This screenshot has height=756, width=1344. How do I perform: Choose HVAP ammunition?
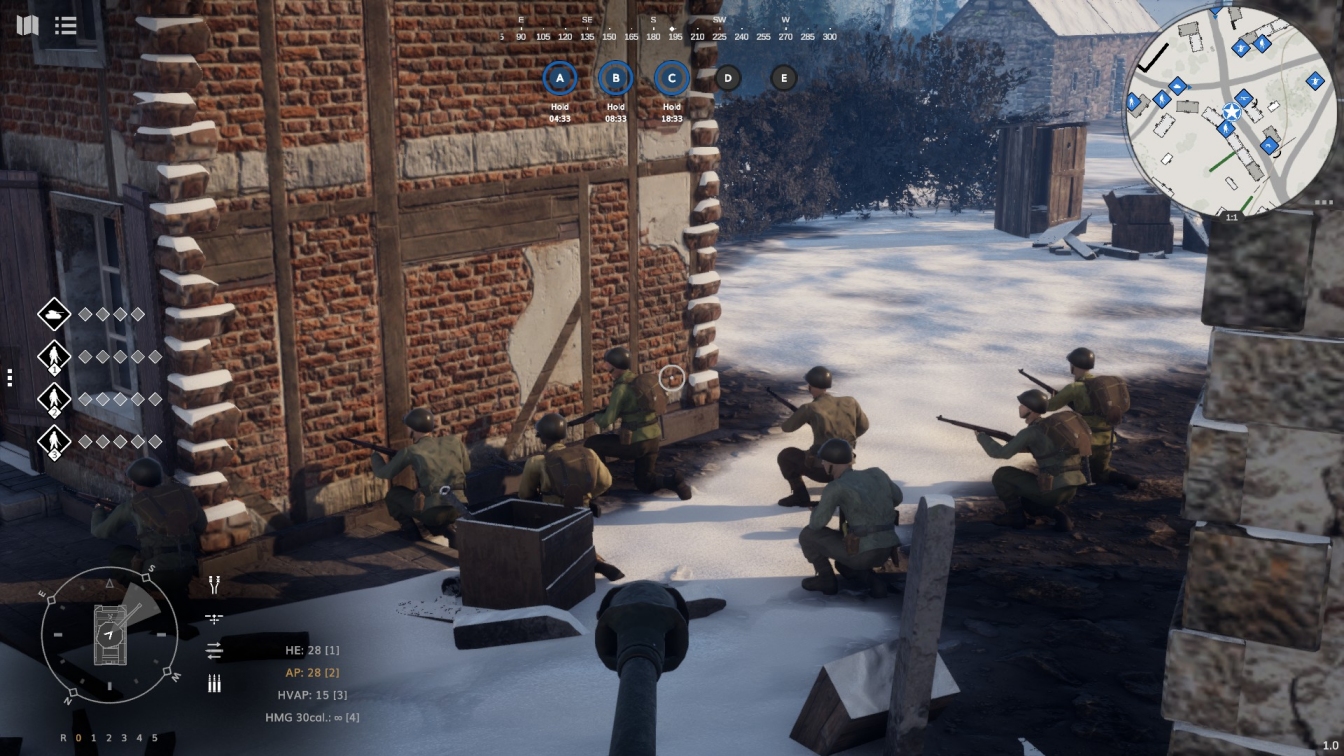[x=312, y=695]
